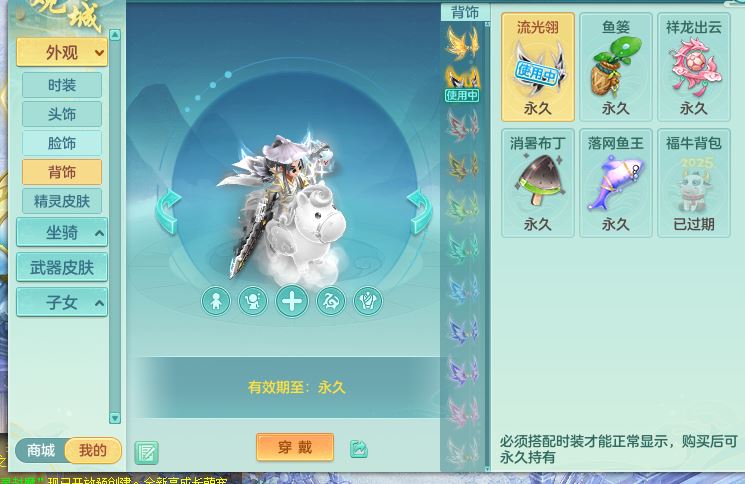The image size is (745, 484).
Task: Select the 脸饰 face accessory tab
Action: tap(62, 143)
